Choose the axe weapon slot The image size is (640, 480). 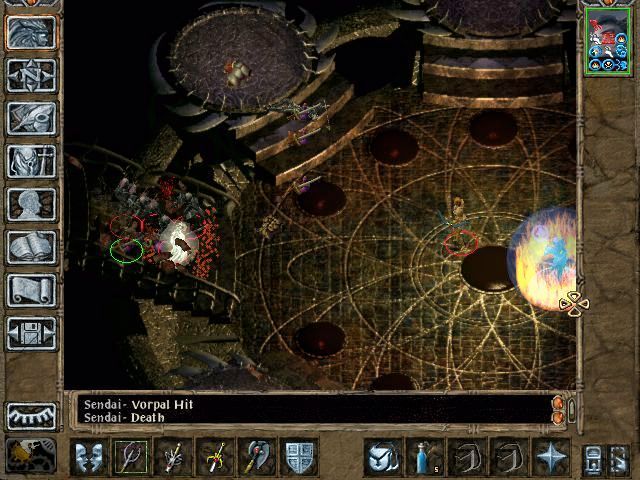coord(258,457)
